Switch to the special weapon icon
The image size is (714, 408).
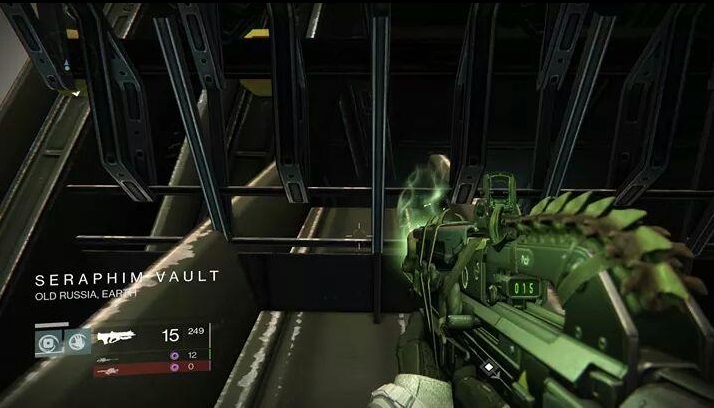click(109, 356)
